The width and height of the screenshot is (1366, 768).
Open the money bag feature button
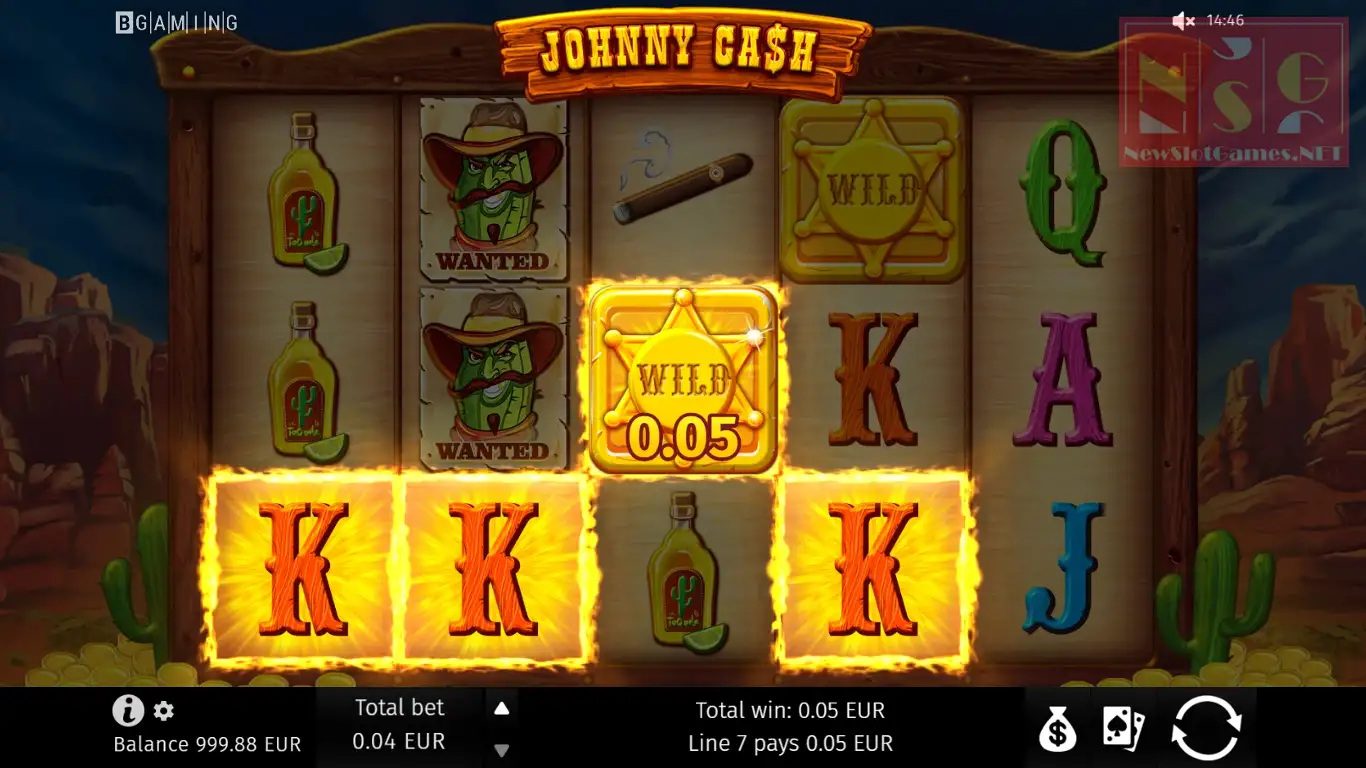[x=1057, y=728]
